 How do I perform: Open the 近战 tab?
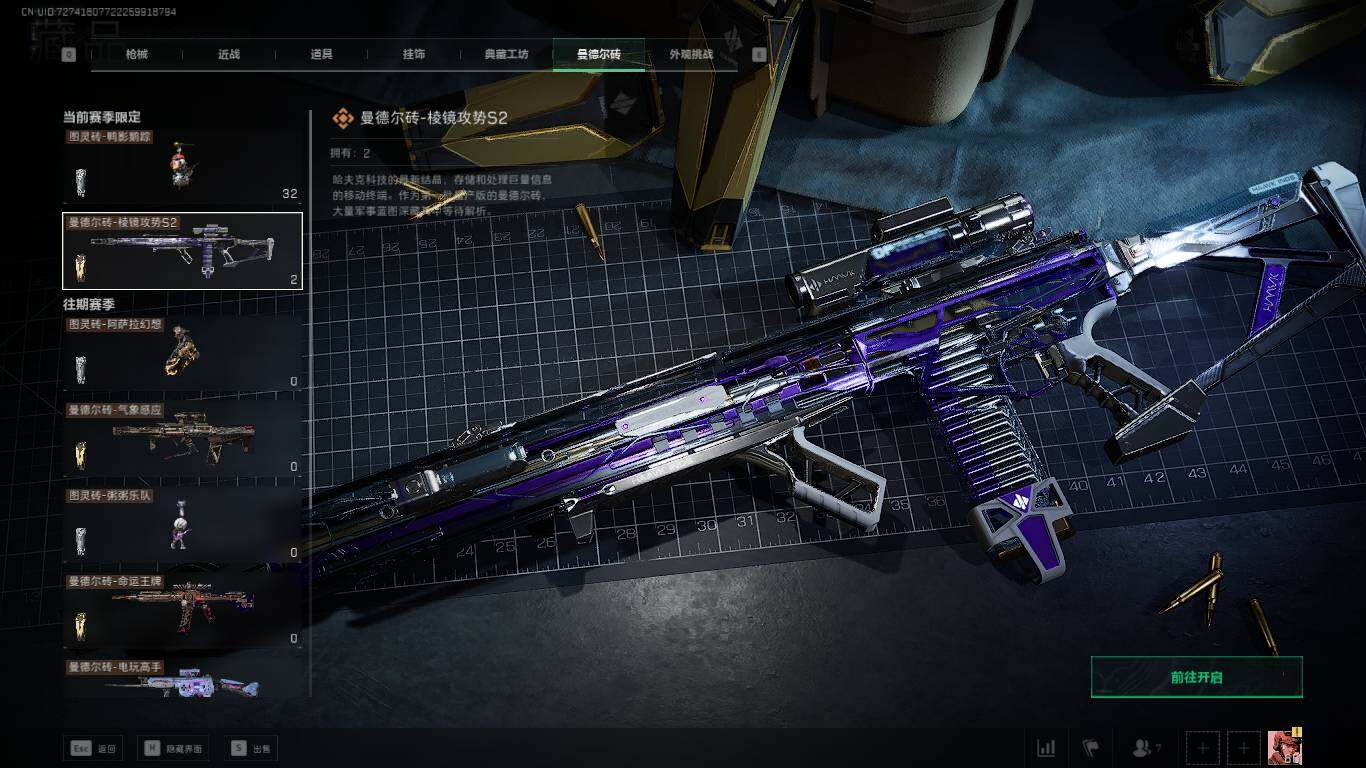(229, 54)
